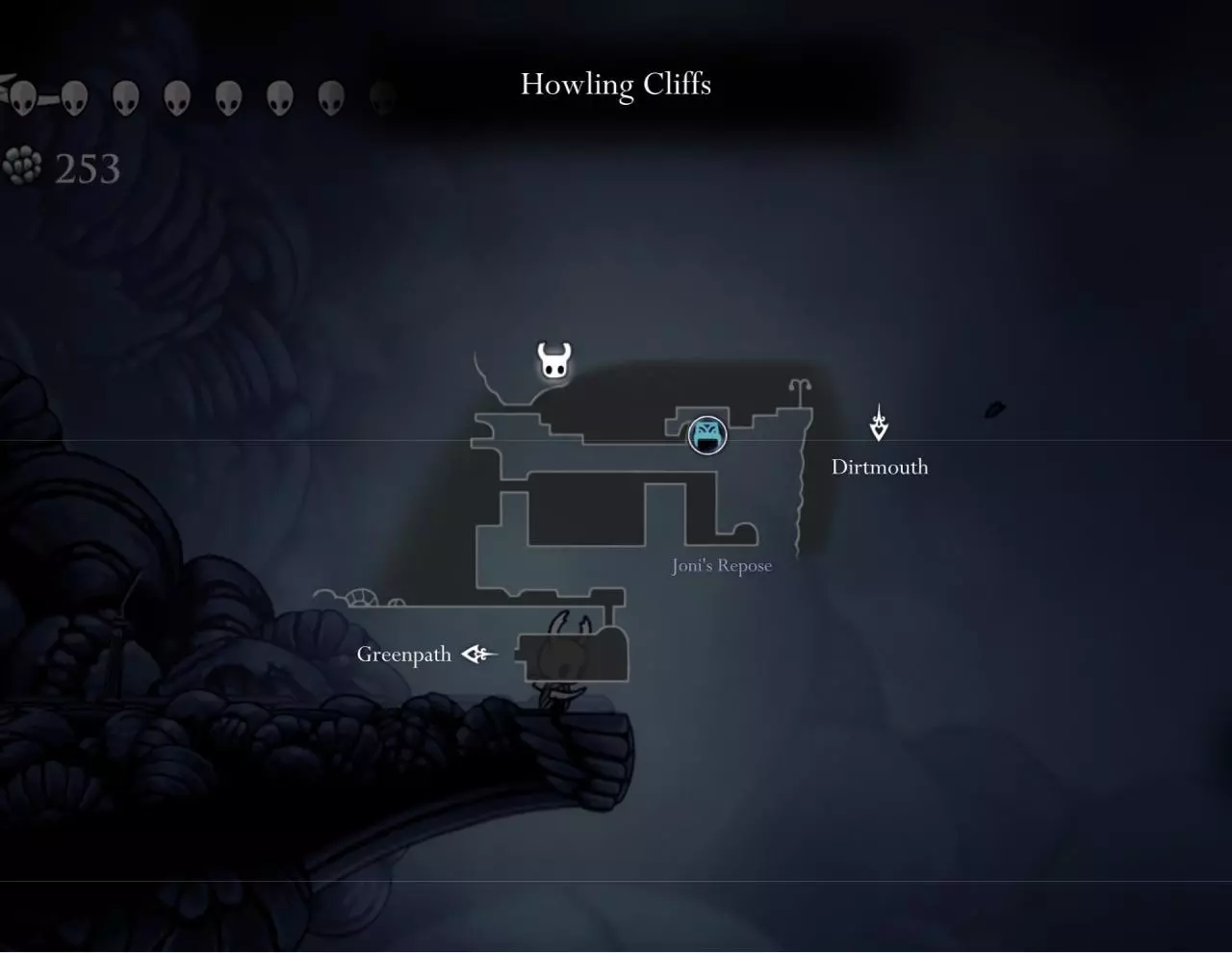This screenshot has width=1232, height=953.
Task: Click the Knight's head position marker
Action: pos(553,361)
